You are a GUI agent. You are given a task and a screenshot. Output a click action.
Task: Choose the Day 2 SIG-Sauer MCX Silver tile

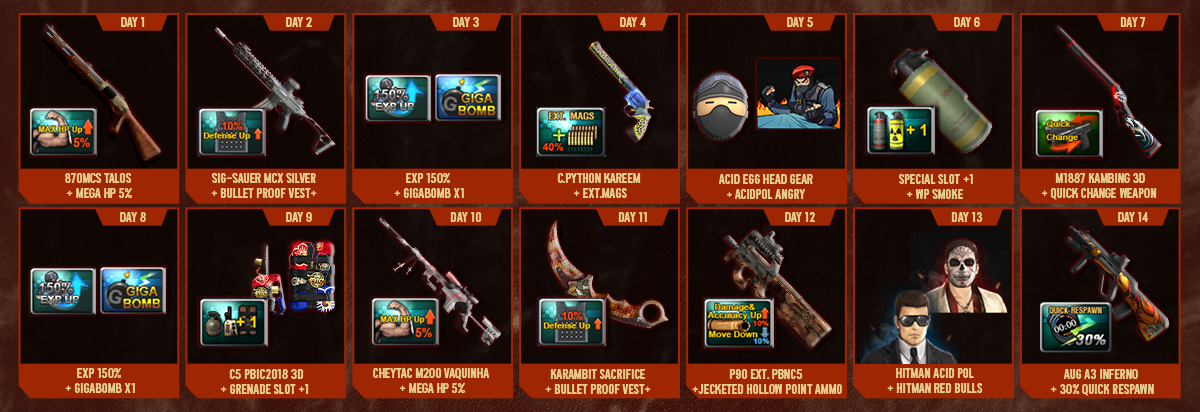click(264, 105)
